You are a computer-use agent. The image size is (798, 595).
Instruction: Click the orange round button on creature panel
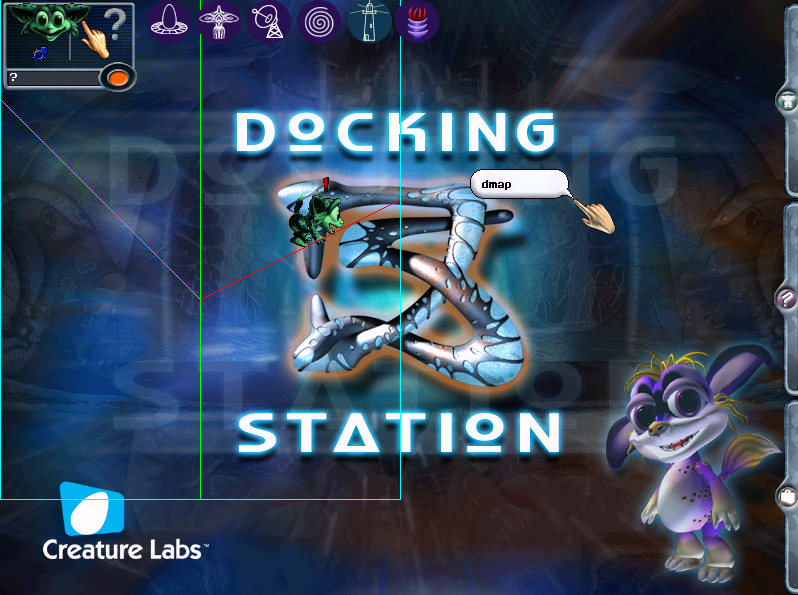click(118, 77)
